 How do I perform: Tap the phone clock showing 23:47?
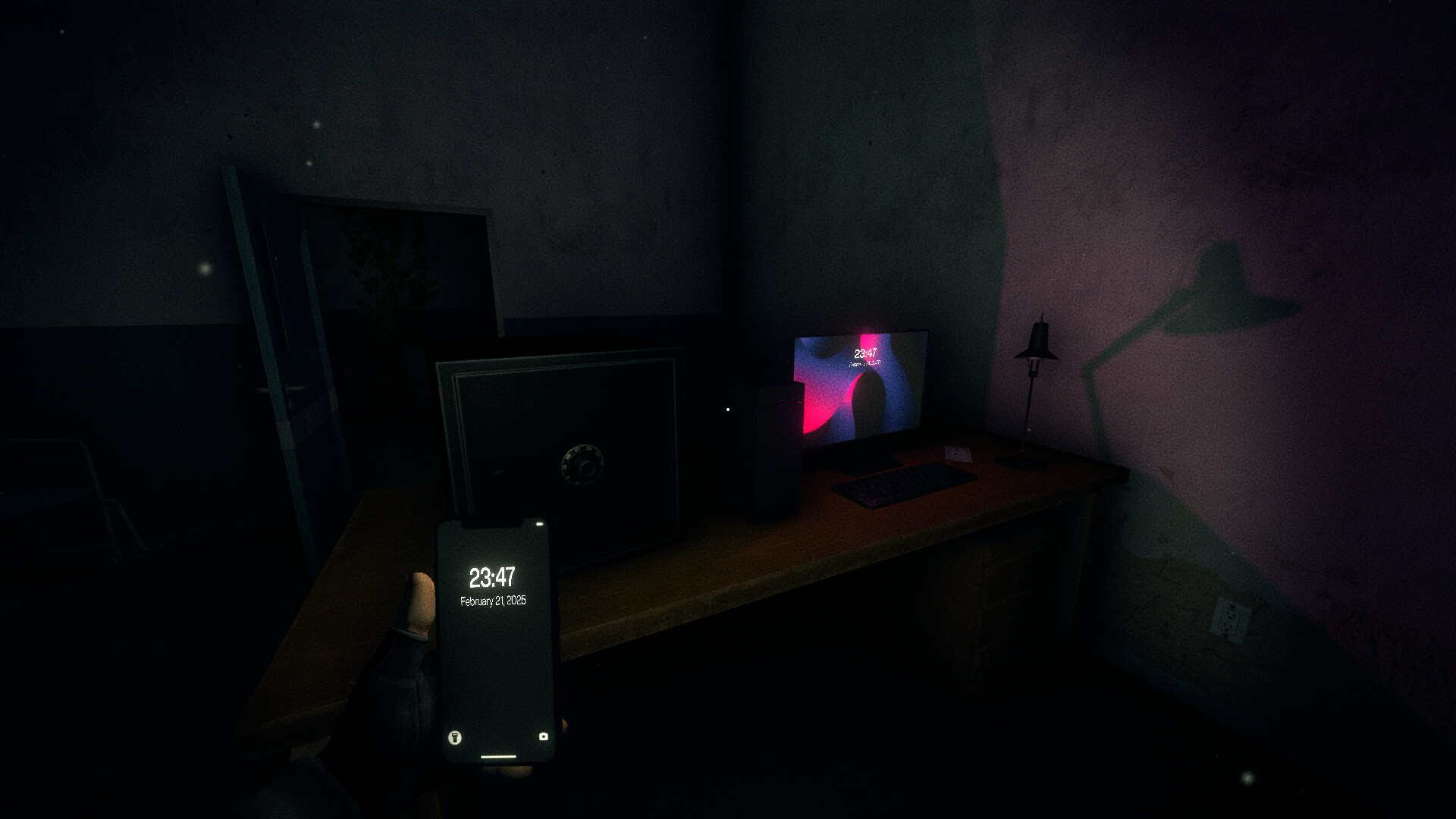(493, 576)
